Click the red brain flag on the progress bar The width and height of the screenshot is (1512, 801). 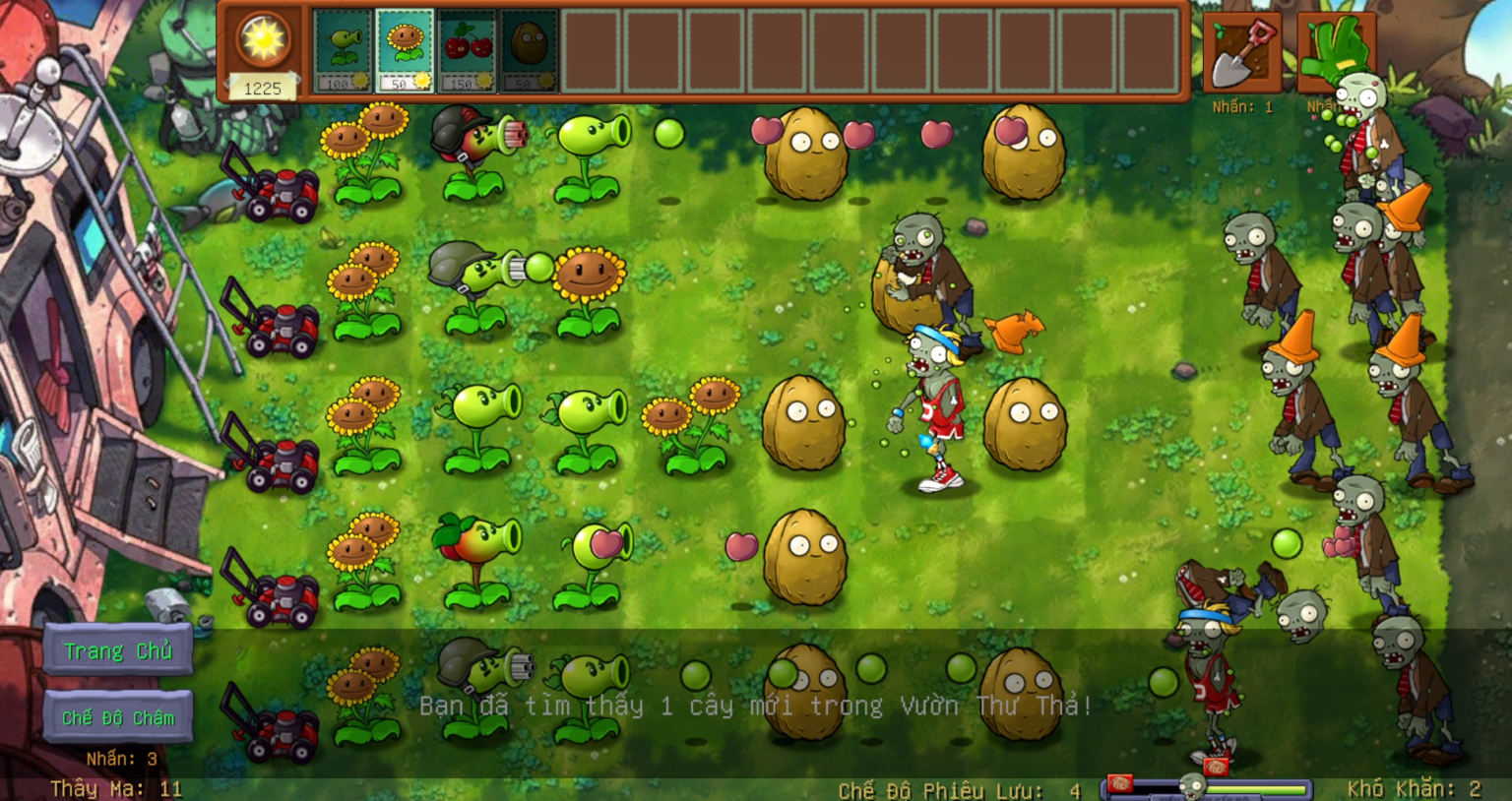point(1120,785)
